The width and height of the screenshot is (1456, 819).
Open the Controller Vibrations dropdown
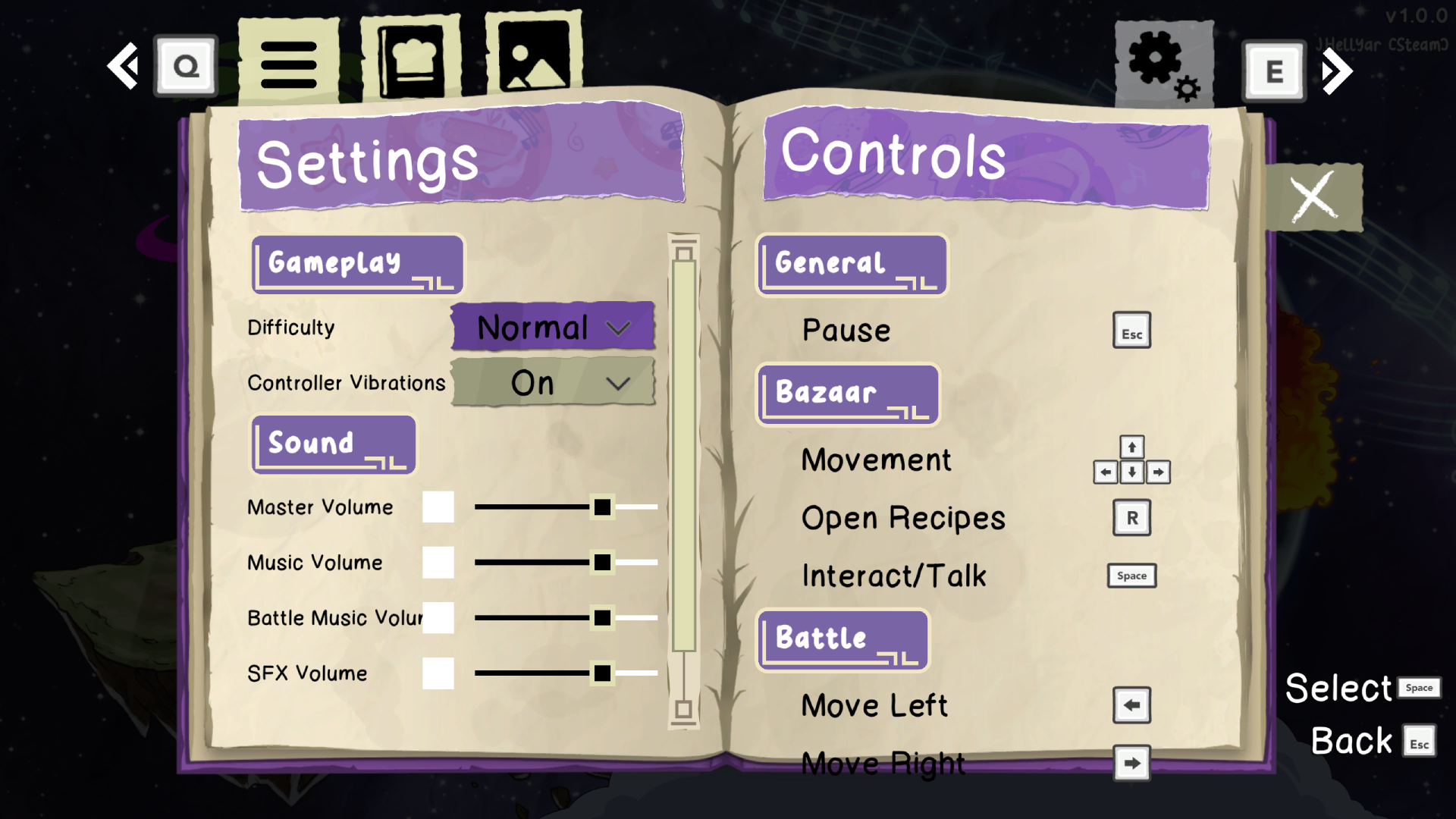[x=552, y=383]
